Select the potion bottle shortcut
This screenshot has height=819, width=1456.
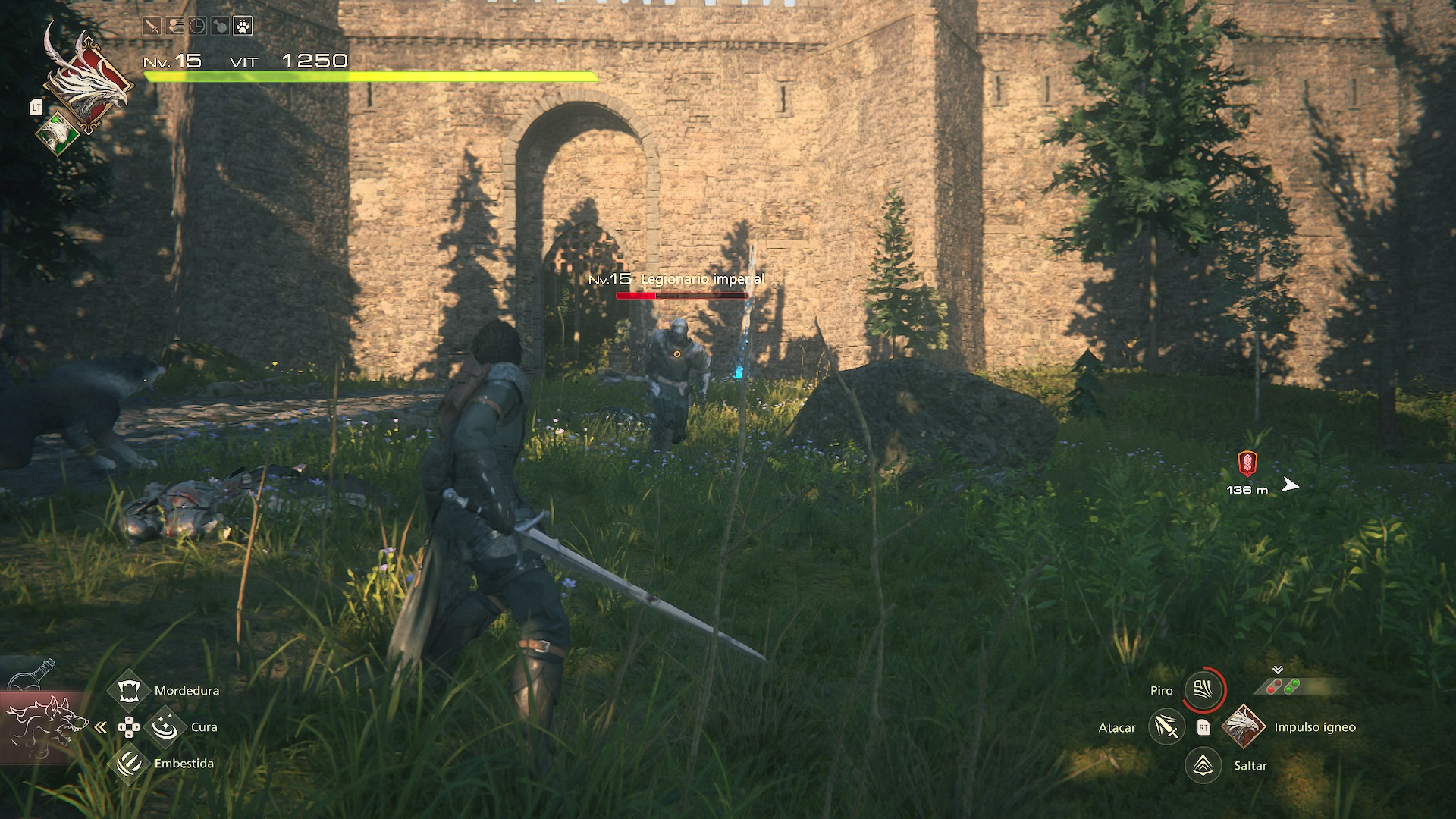(x=34, y=673)
